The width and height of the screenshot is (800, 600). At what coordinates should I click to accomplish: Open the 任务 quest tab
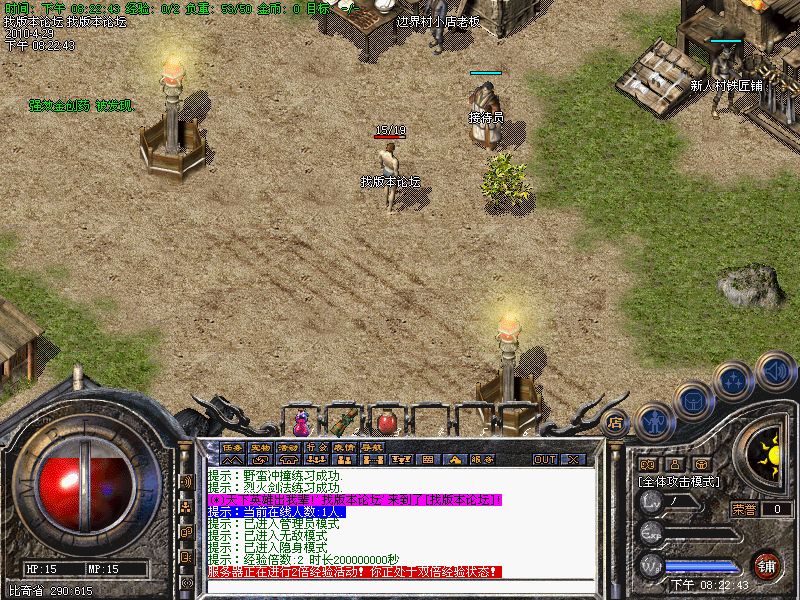click(x=233, y=447)
